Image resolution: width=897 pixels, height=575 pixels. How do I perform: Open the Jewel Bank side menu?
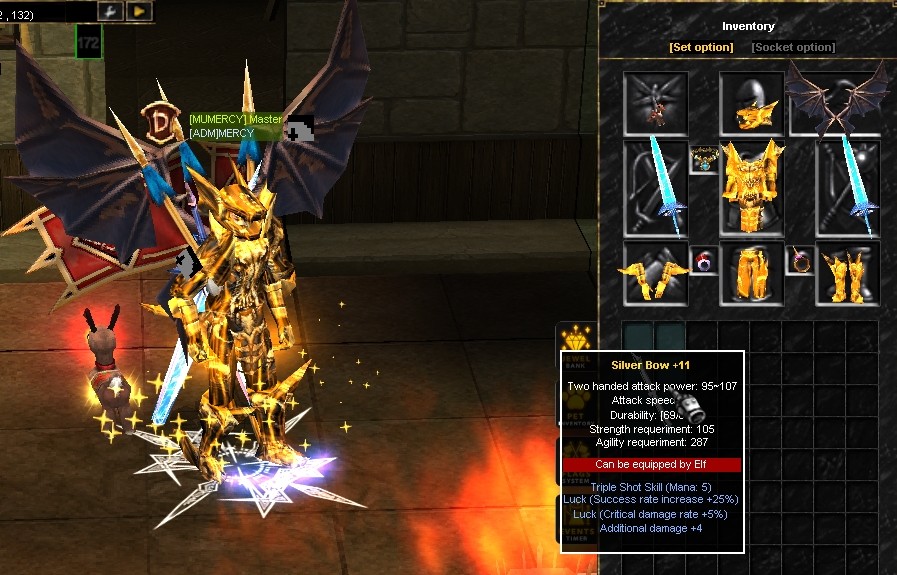pos(575,343)
